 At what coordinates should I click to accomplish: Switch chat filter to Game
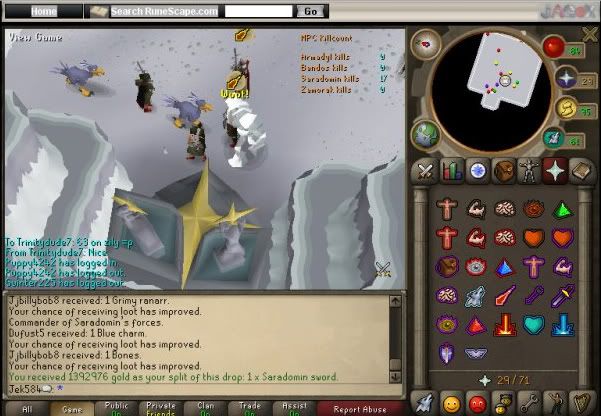[x=69, y=408]
